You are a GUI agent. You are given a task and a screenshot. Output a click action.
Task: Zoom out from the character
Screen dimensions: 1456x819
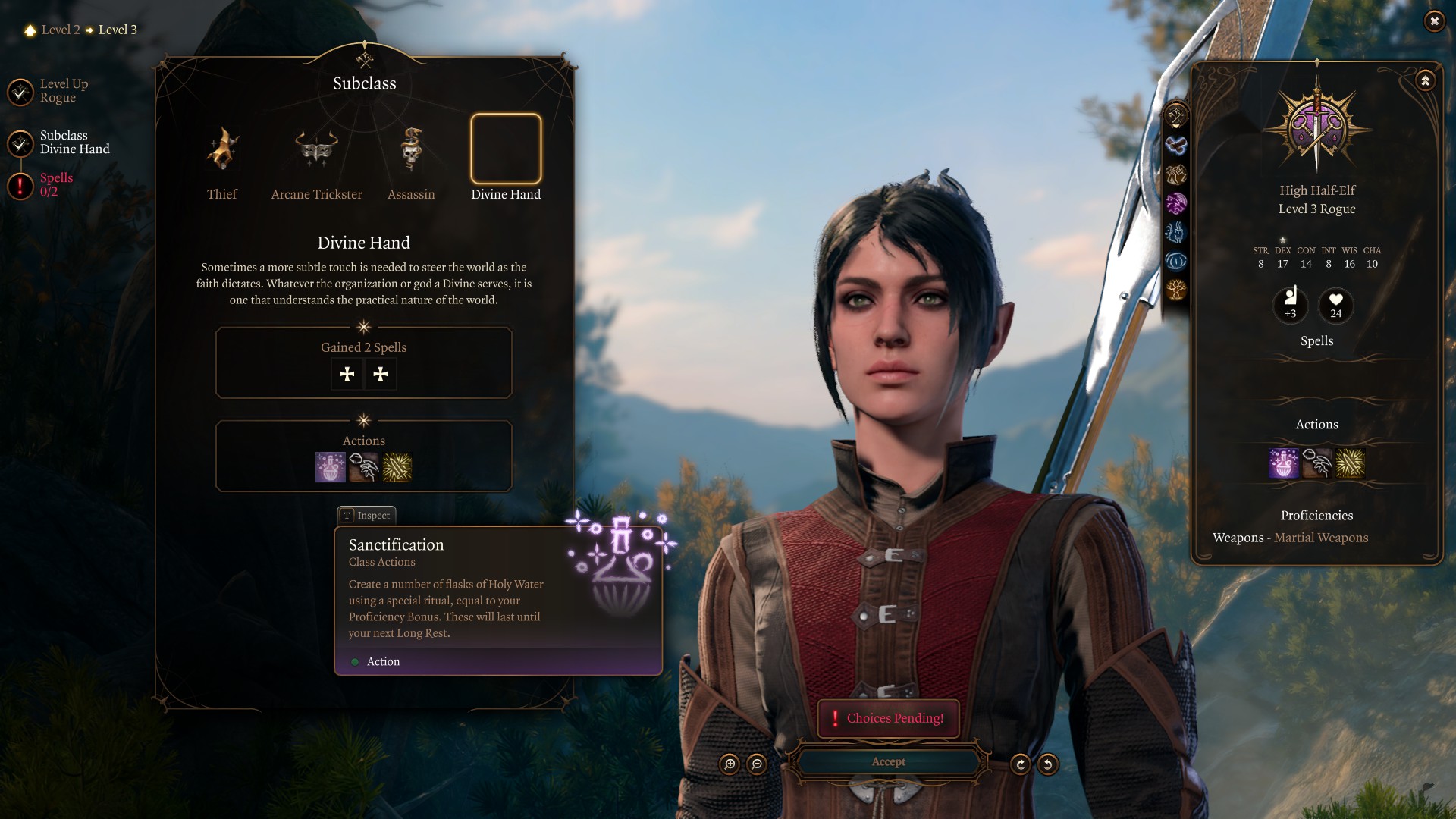point(757,764)
